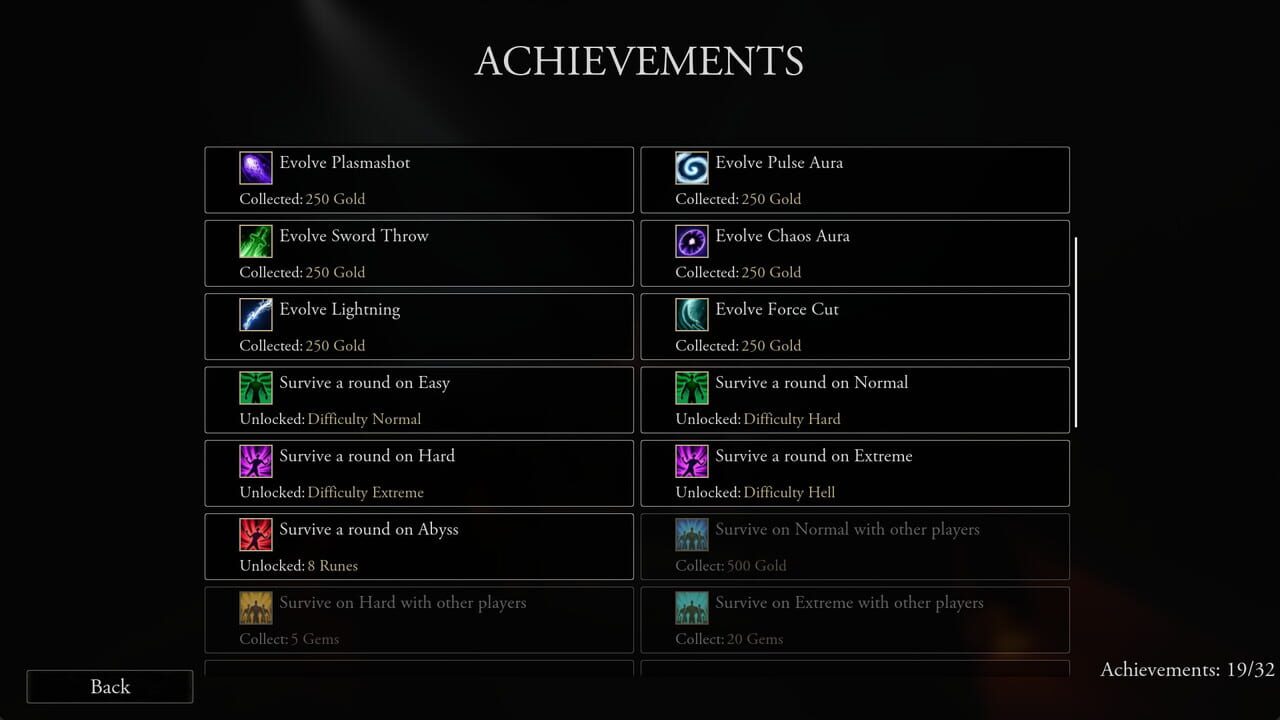Click the Achievements 19/32 counter
Image resolution: width=1280 pixels, height=720 pixels.
coord(1186,670)
